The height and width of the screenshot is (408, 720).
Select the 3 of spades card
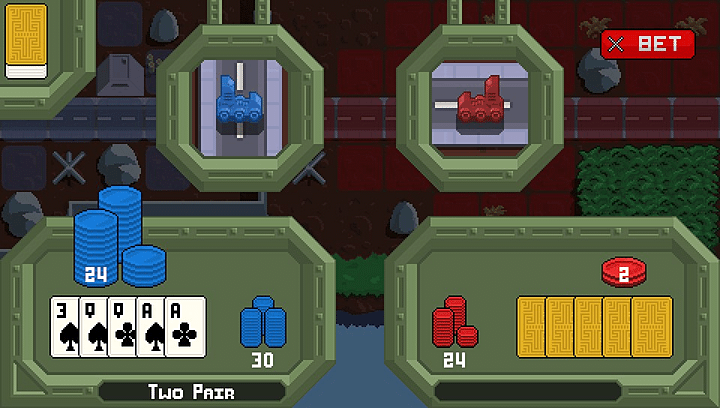pos(64,327)
